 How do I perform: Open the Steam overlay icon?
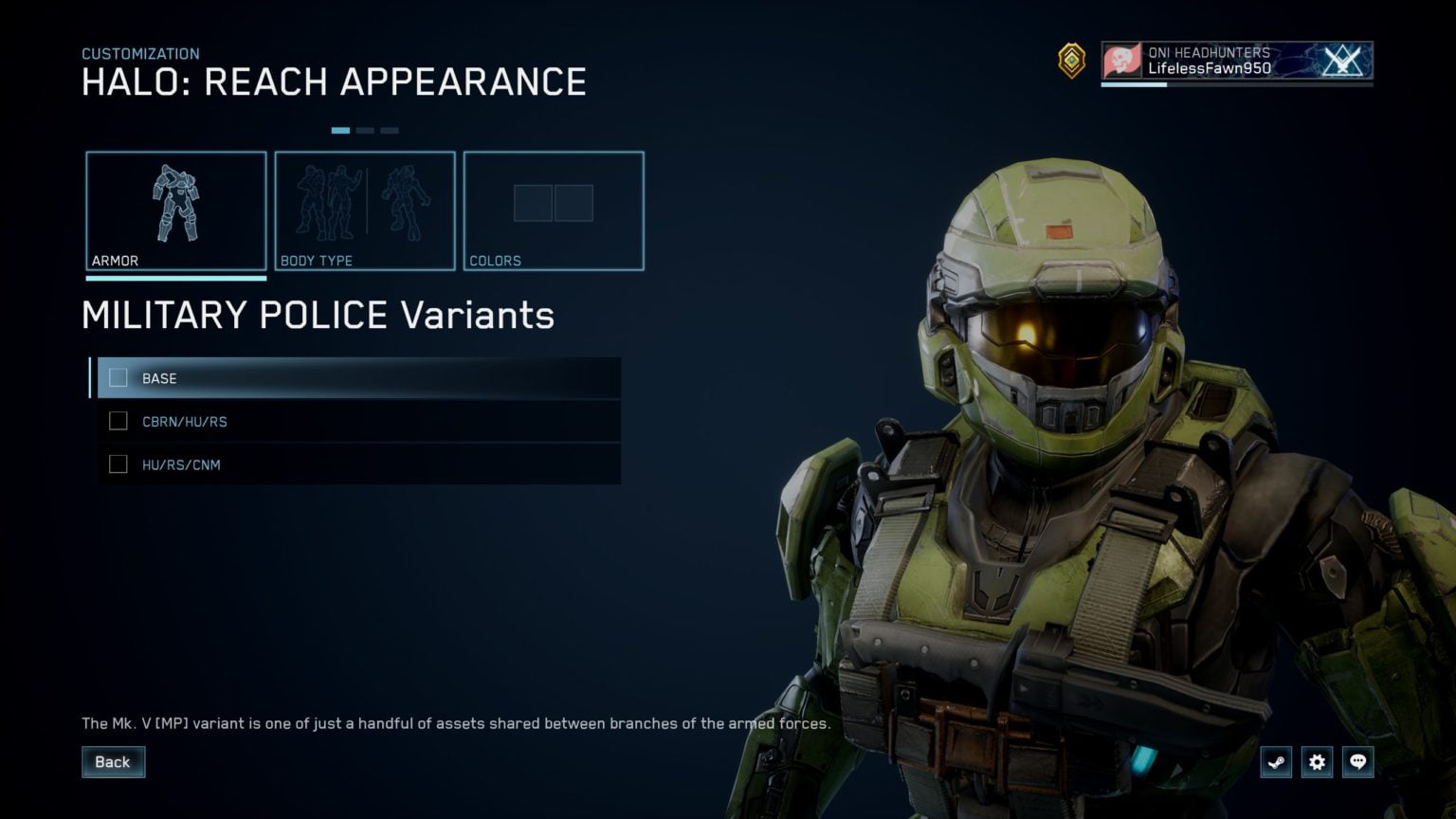pyautogui.click(x=1277, y=761)
